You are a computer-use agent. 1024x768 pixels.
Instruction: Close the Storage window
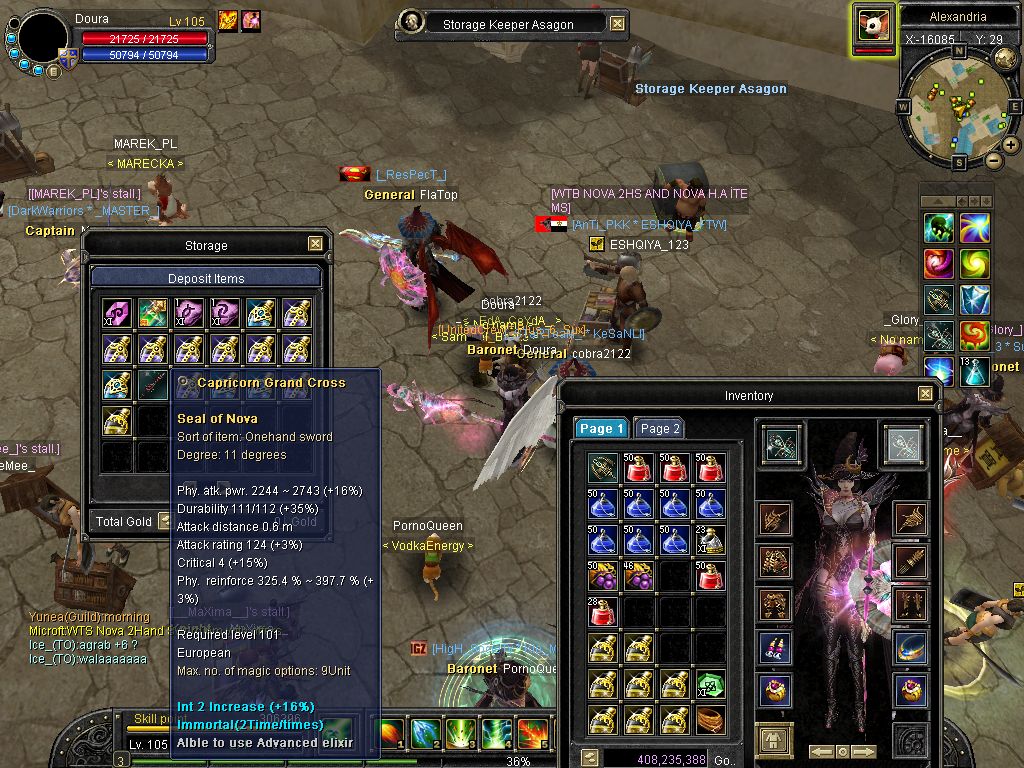pyautogui.click(x=315, y=243)
